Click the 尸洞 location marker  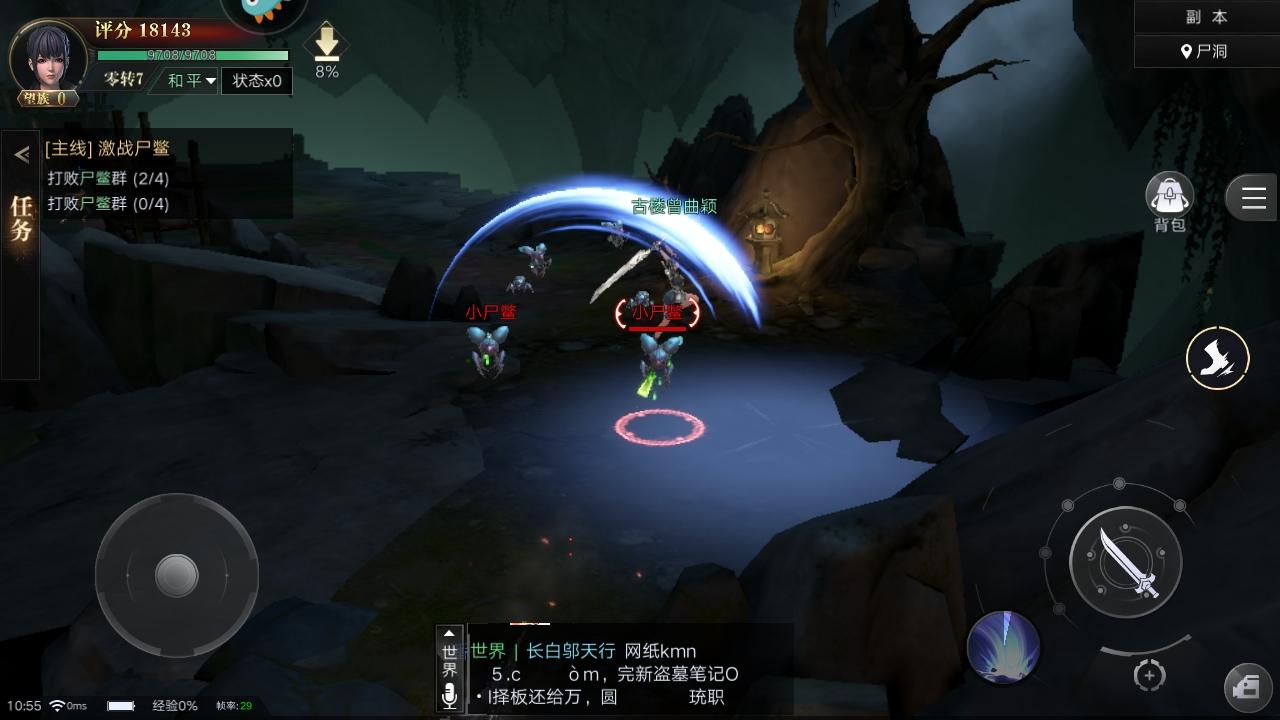click(1207, 50)
